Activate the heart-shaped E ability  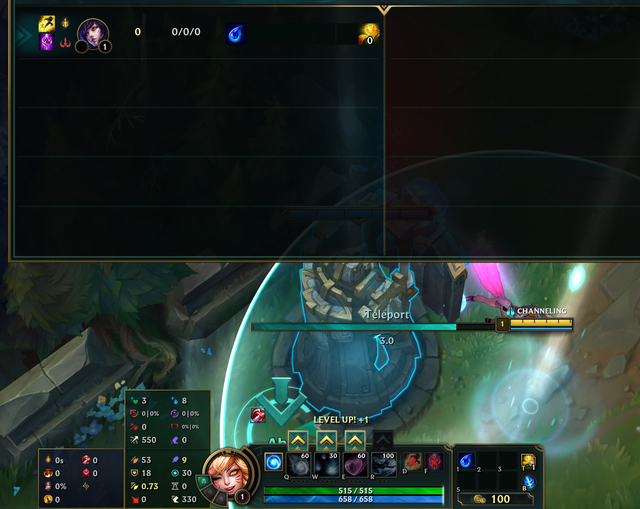[x=355, y=465]
